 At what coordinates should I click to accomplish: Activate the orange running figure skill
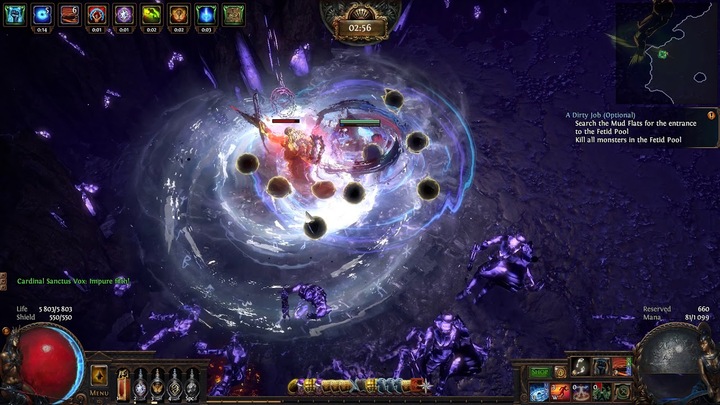tap(560, 393)
